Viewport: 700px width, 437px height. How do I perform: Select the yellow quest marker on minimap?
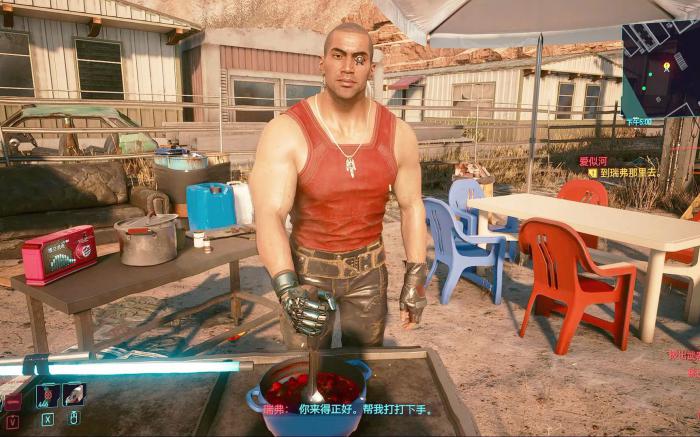point(666,67)
